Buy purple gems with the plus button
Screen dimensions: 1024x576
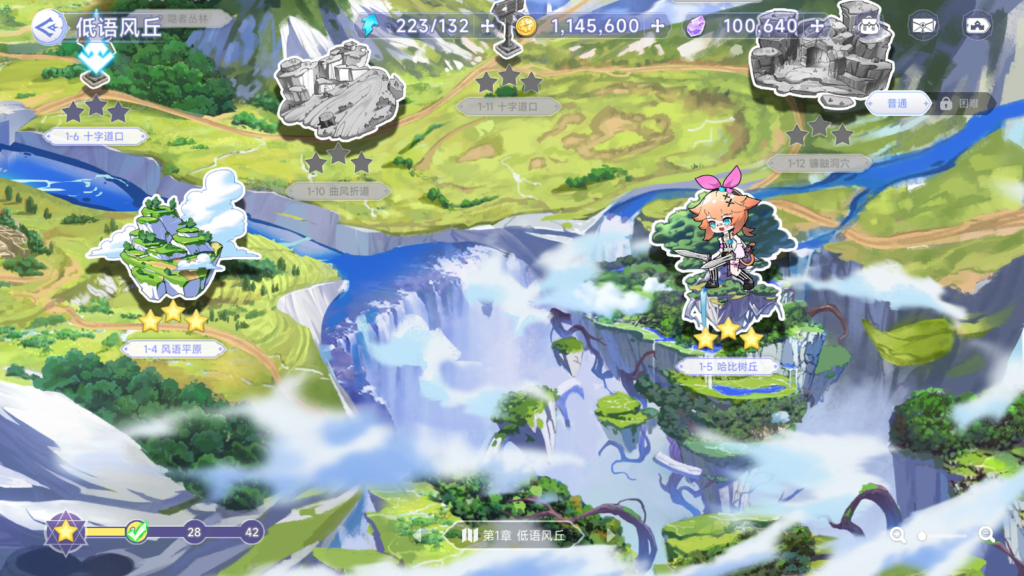(x=818, y=26)
